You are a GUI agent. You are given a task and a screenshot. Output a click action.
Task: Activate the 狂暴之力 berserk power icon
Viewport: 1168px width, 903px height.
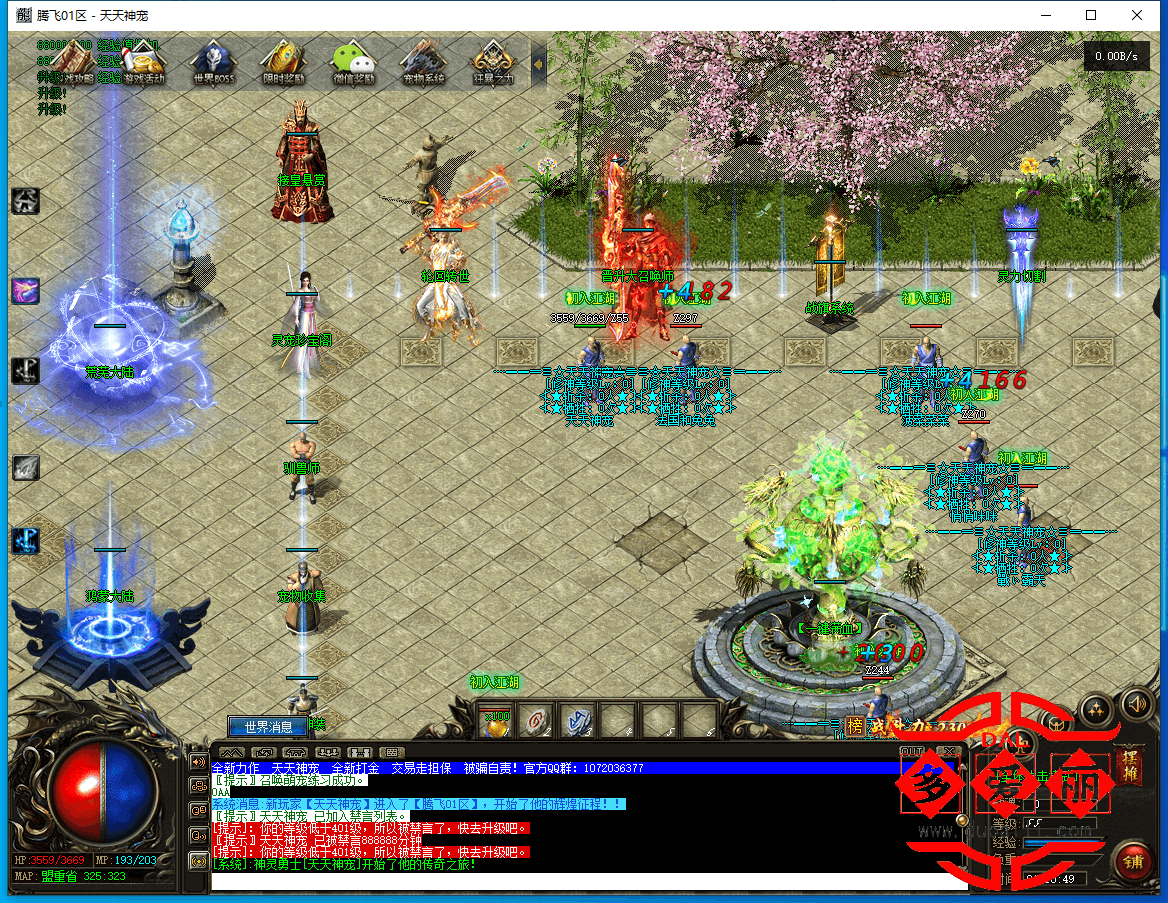click(493, 62)
